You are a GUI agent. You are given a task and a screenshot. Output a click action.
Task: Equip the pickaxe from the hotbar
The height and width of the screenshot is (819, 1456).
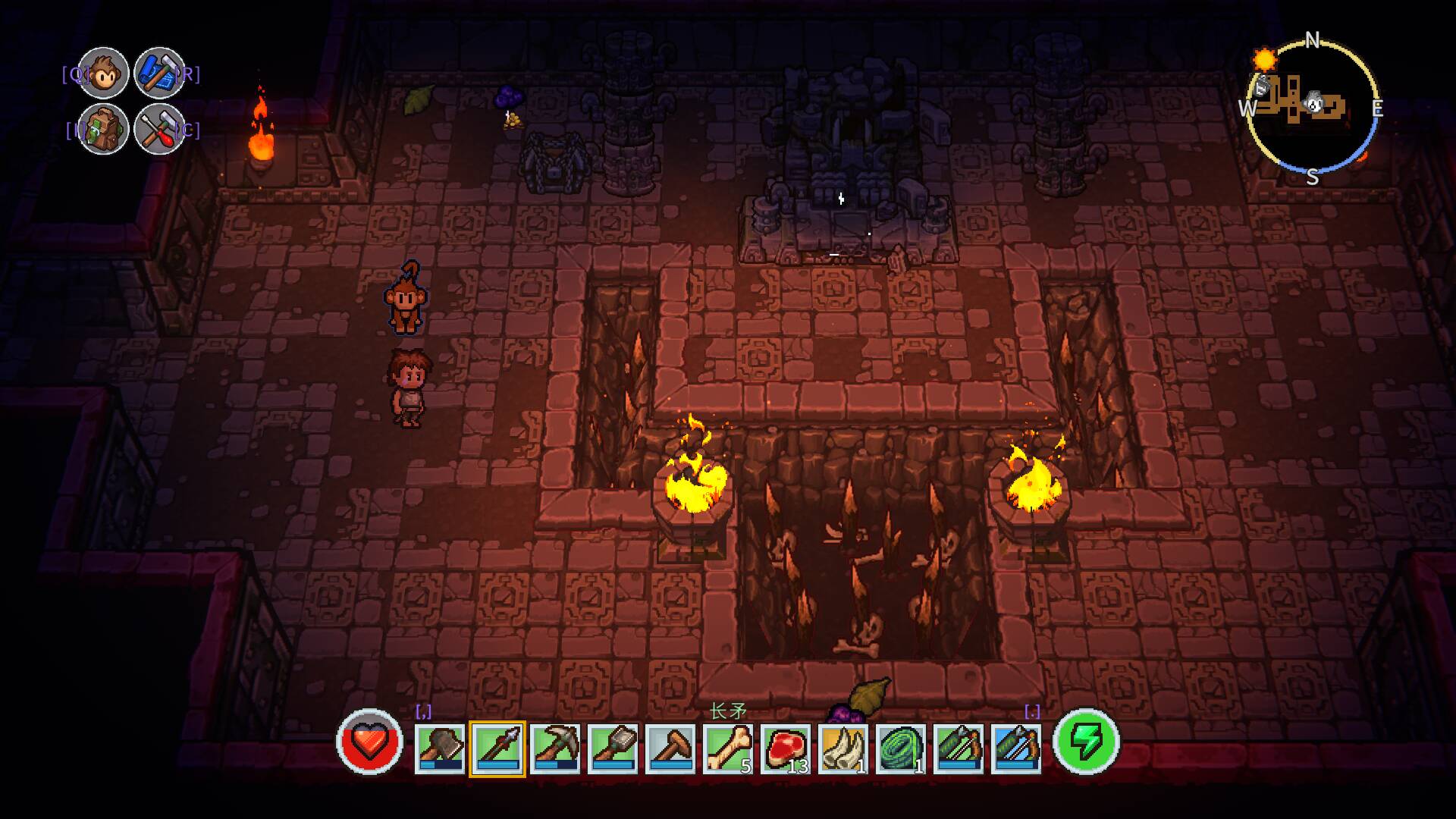[555, 748]
